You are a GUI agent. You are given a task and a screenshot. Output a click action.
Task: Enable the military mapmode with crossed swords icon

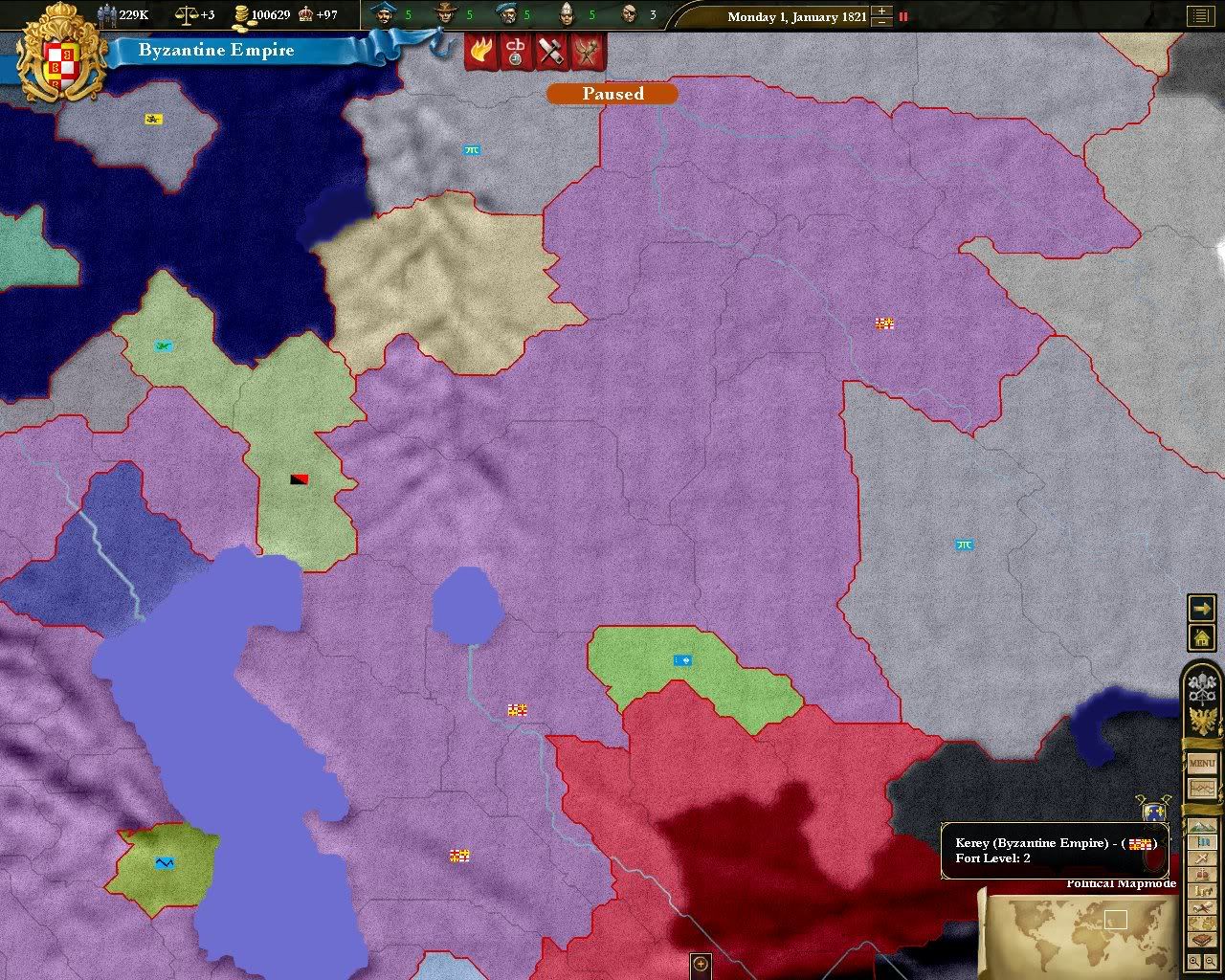pyautogui.click(x=1201, y=857)
